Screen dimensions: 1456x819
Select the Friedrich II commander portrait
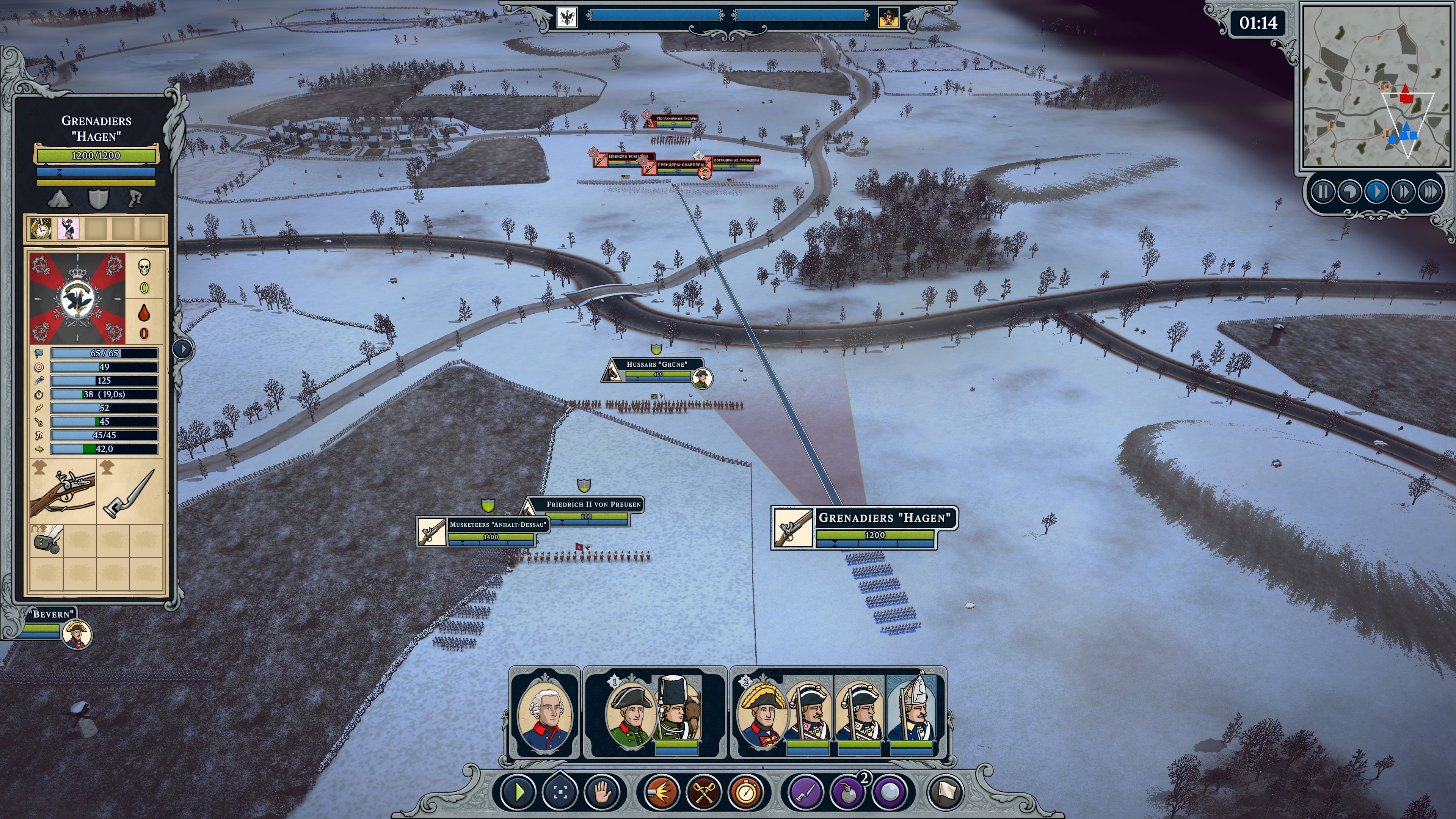(545, 714)
